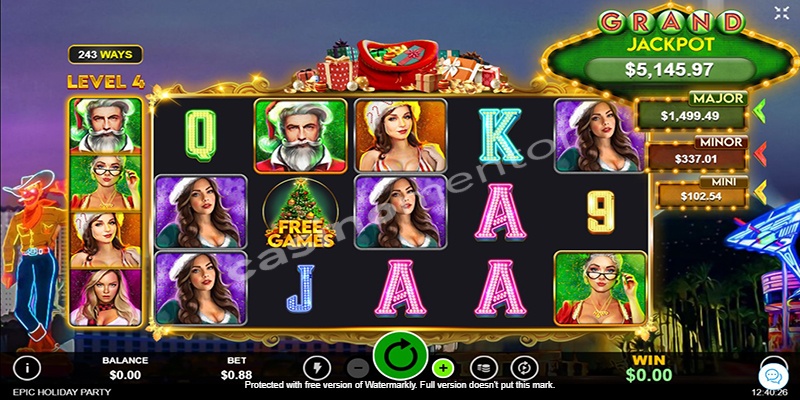Toggle turbo mode lightning bolt button
This screenshot has width=800, height=400.
click(316, 368)
